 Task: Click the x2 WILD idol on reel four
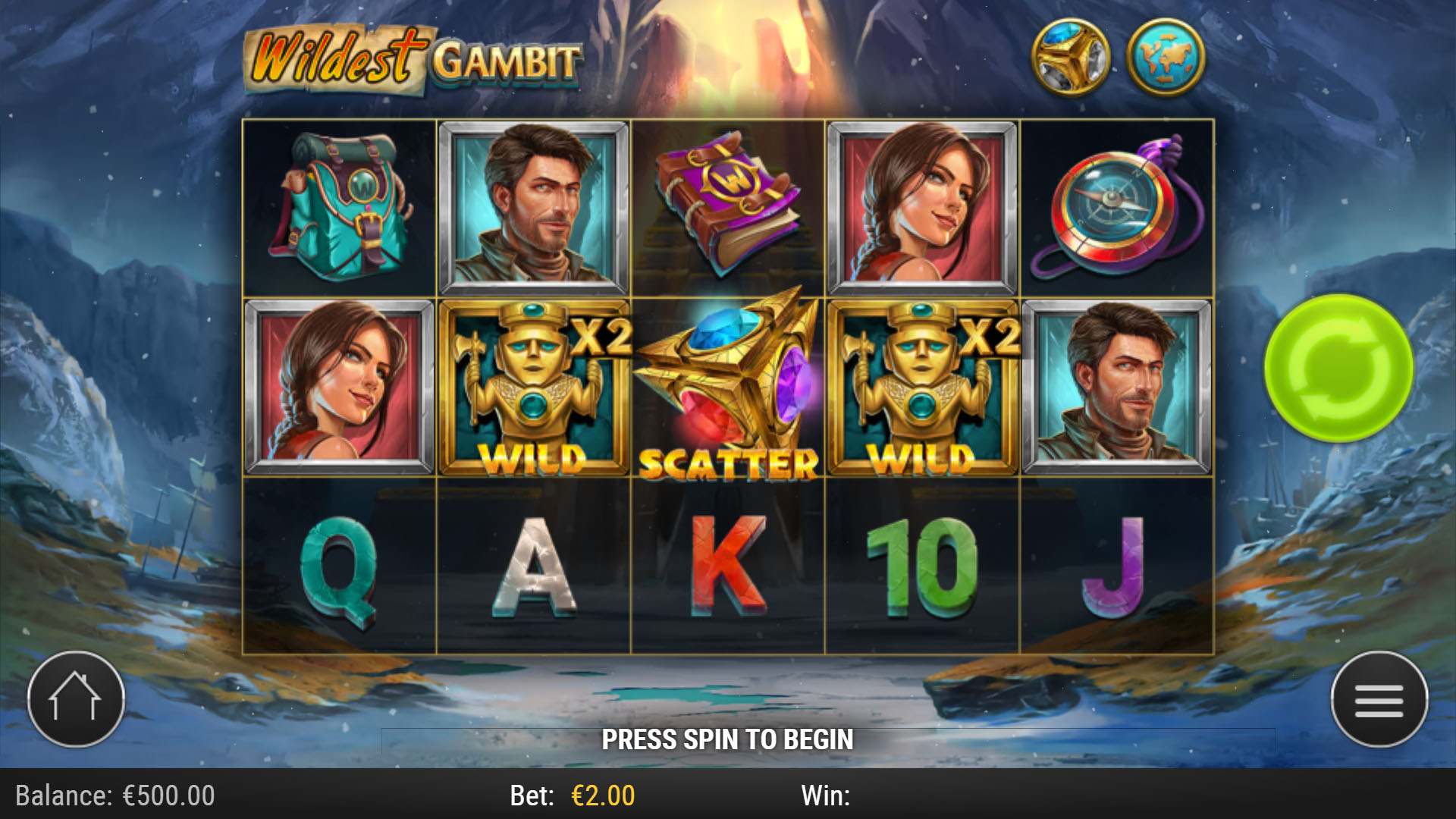(921, 387)
